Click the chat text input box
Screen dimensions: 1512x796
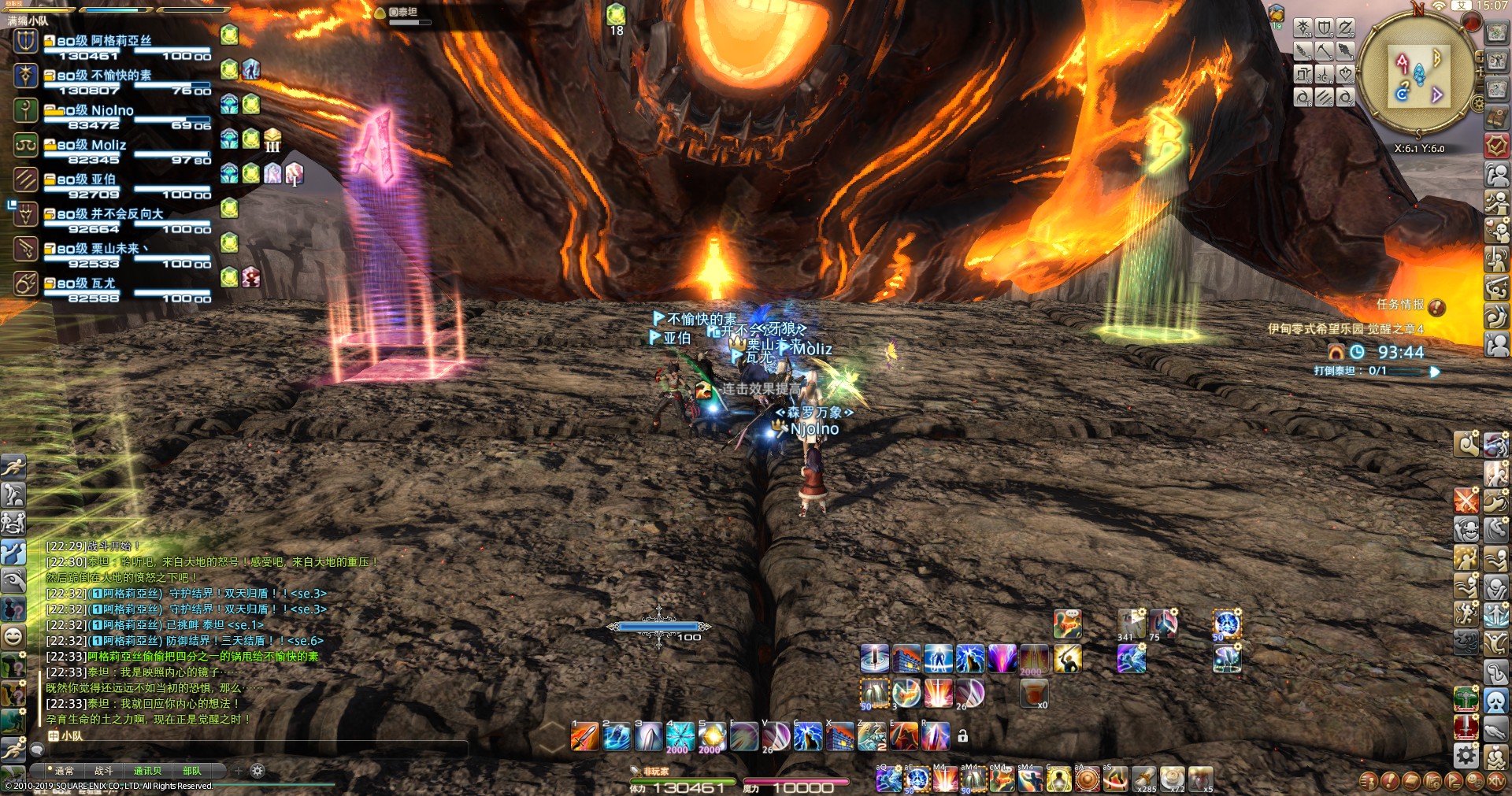(x=252, y=750)
